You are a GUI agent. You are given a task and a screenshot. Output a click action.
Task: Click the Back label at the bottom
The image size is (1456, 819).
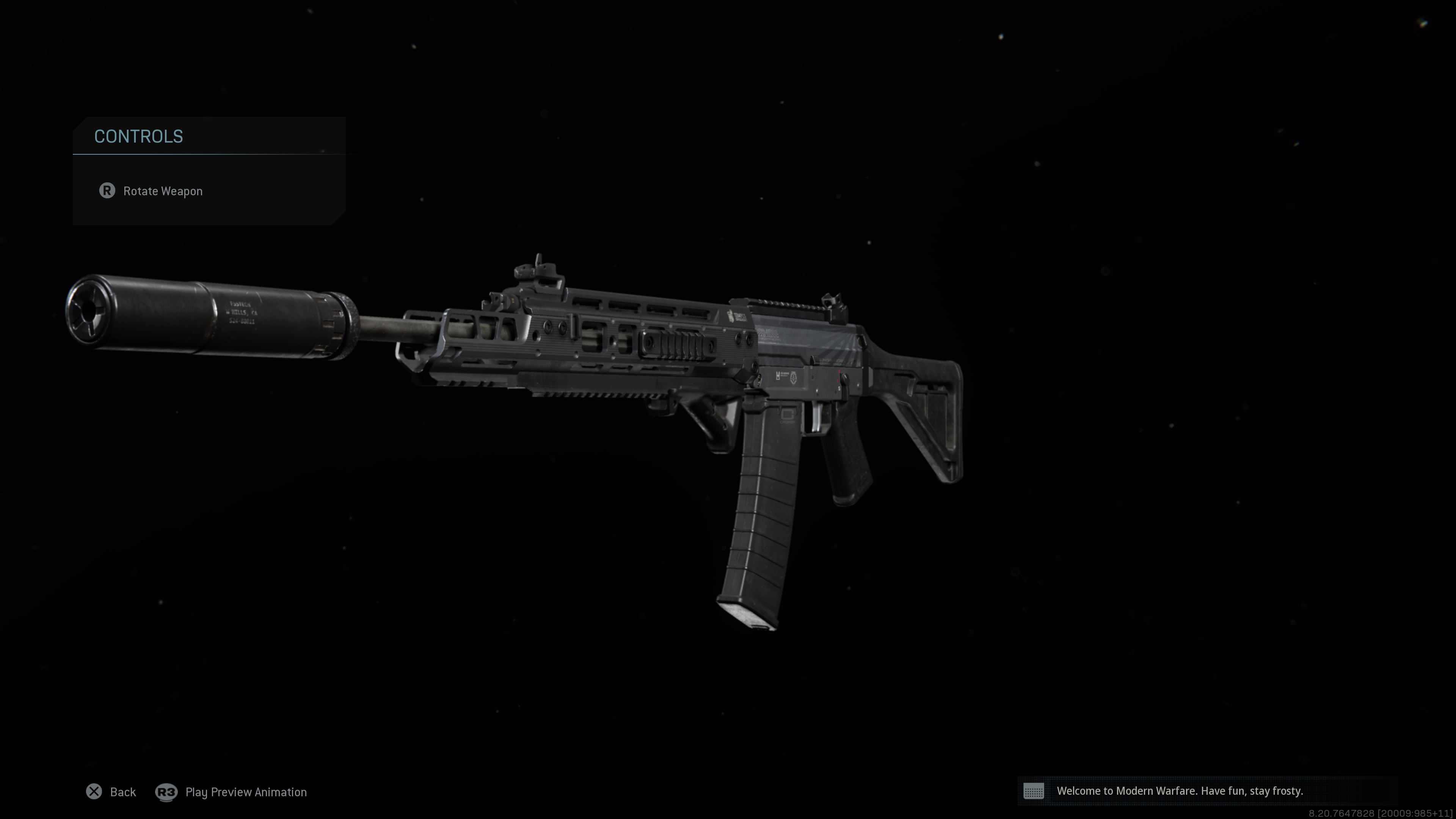122,792
